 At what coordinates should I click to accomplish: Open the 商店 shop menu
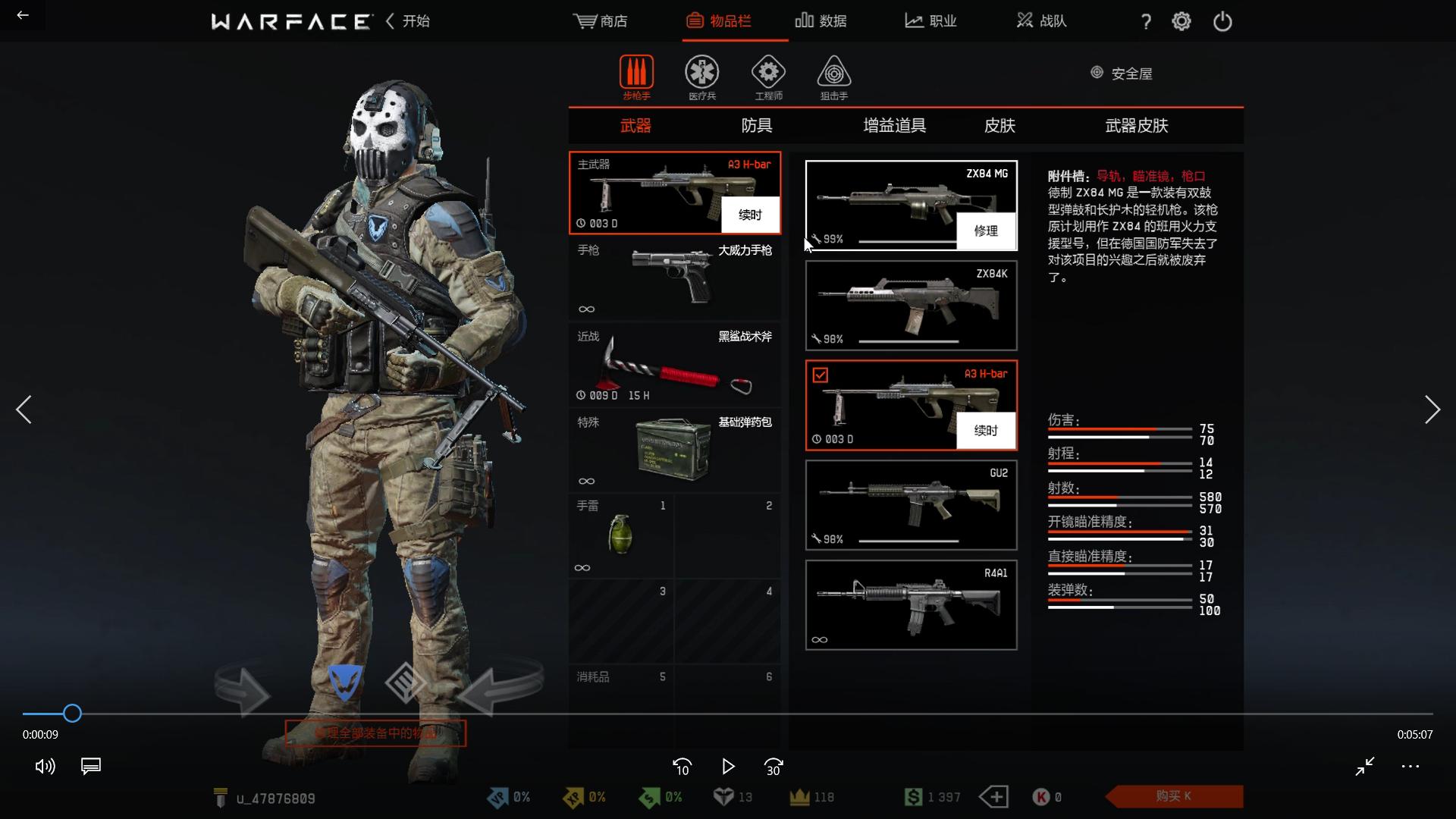(x=601, y=21)
